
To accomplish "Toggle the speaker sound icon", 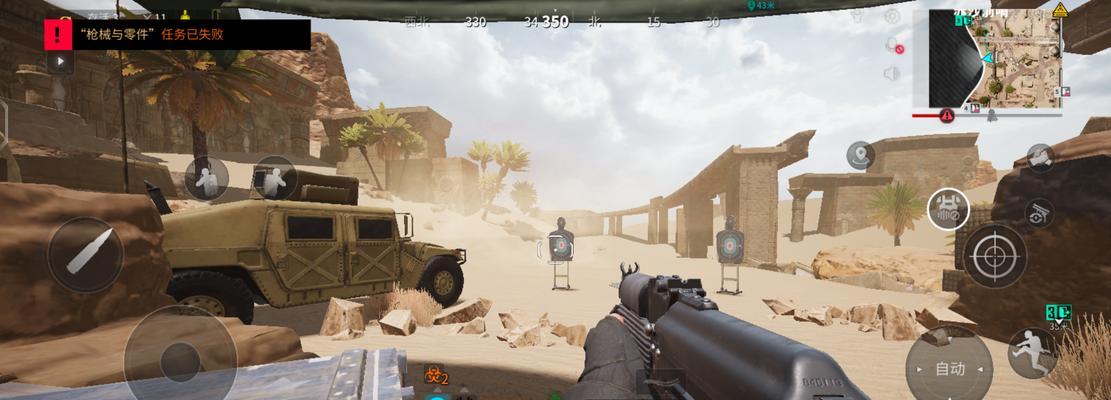I will 892,73.
